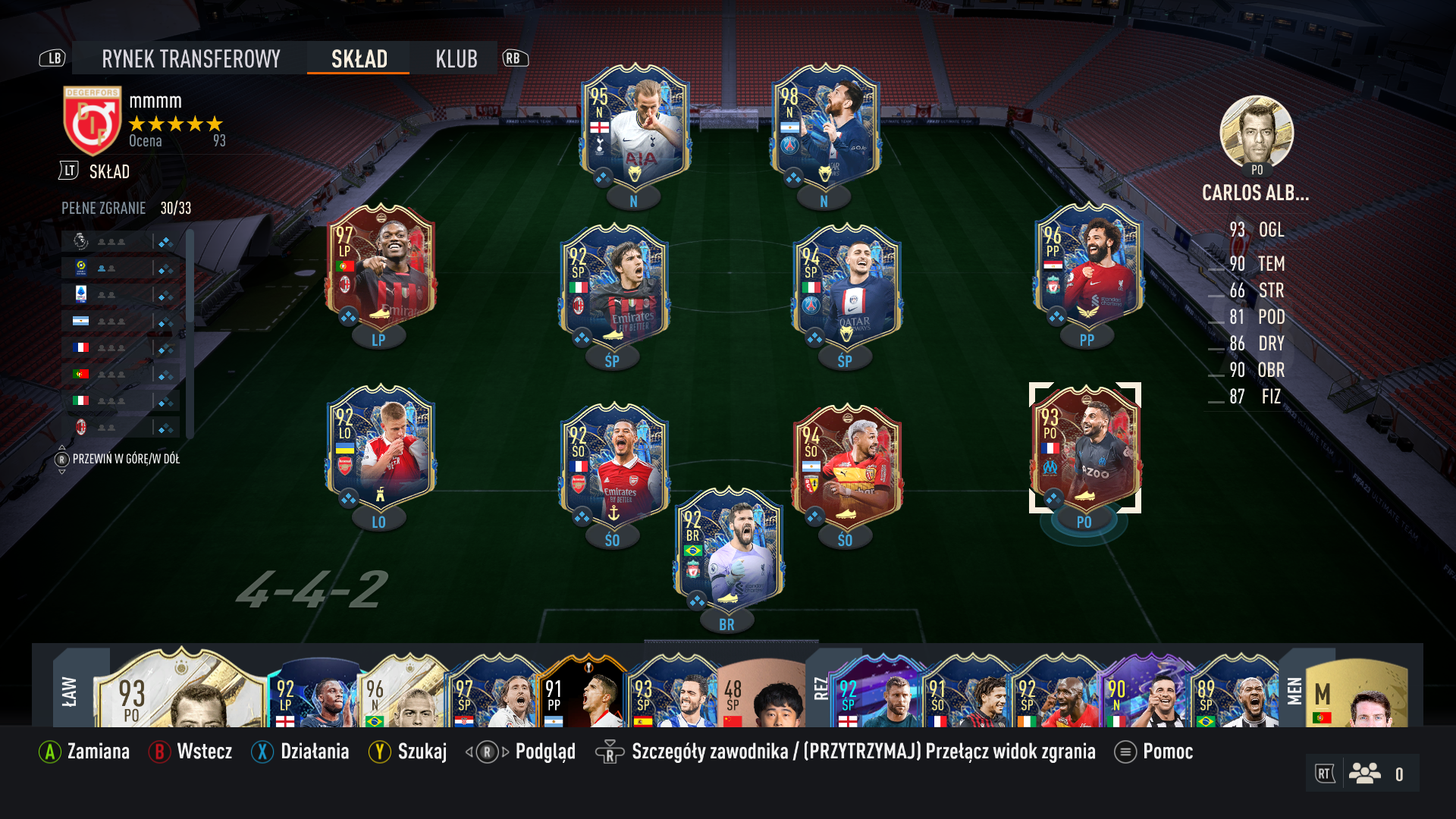This screenshot has width=1456, height=819.
Task: Select the 97-rated LP left winger card
Action: pyautogui.click(x=380, y=265)
